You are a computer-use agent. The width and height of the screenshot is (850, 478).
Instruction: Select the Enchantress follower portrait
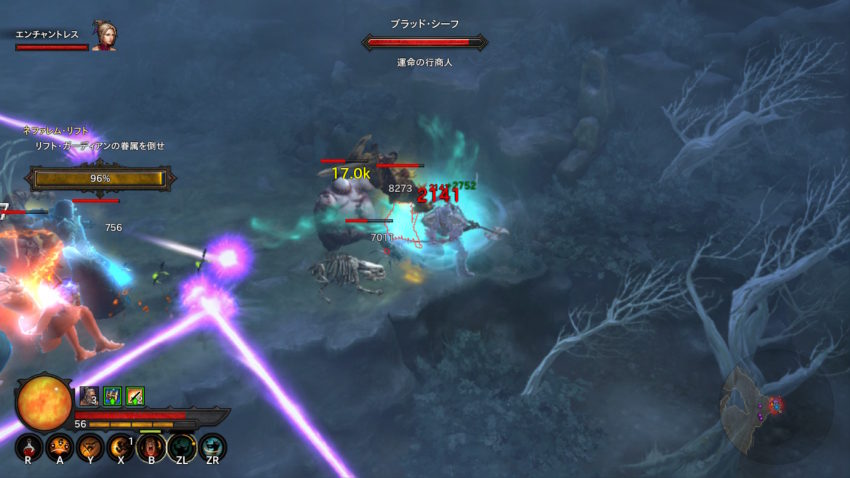[x=103, y=37]
